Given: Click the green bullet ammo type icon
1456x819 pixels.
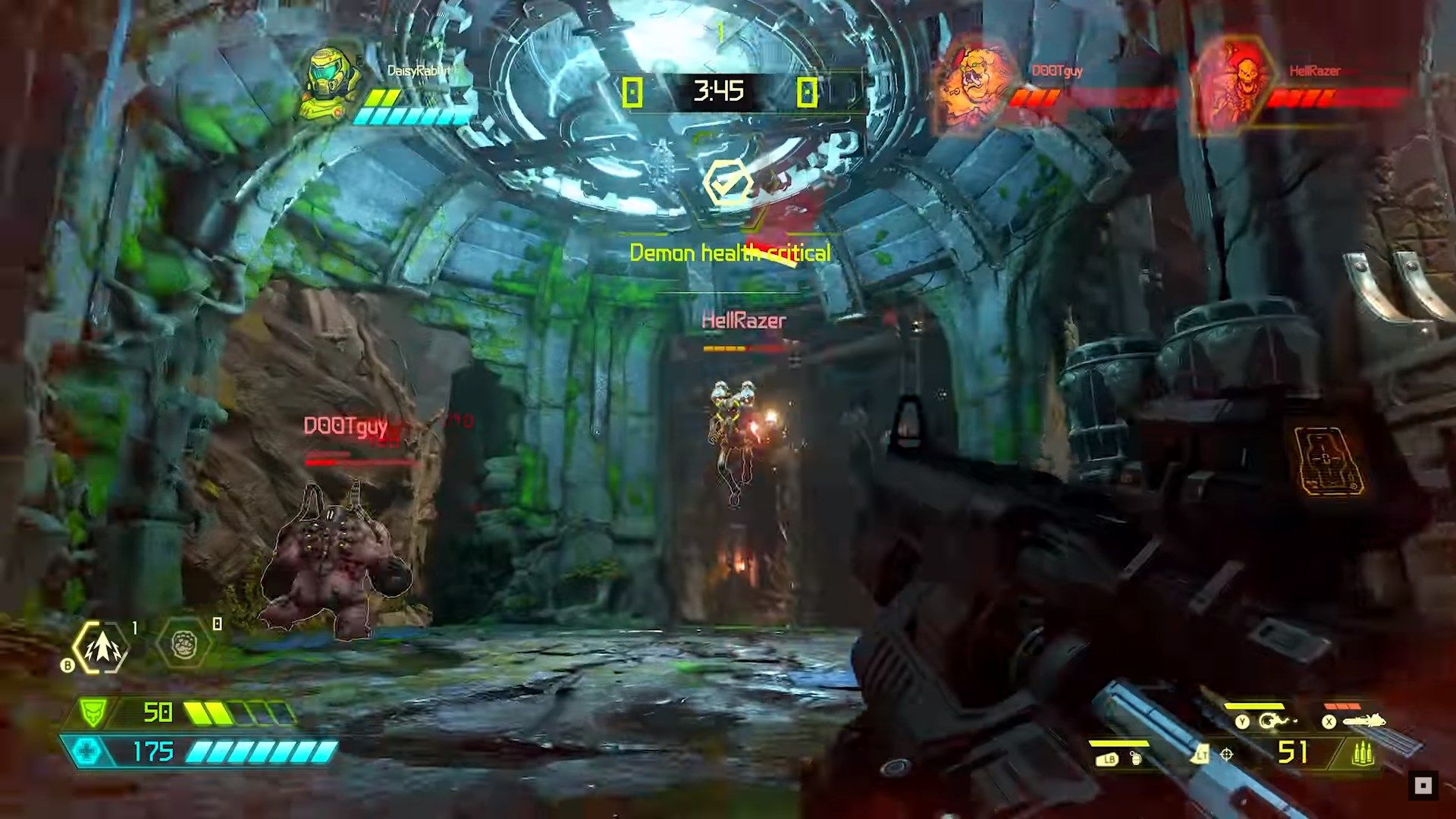Looking at the screenshot, I should (x=1363, y=754).
